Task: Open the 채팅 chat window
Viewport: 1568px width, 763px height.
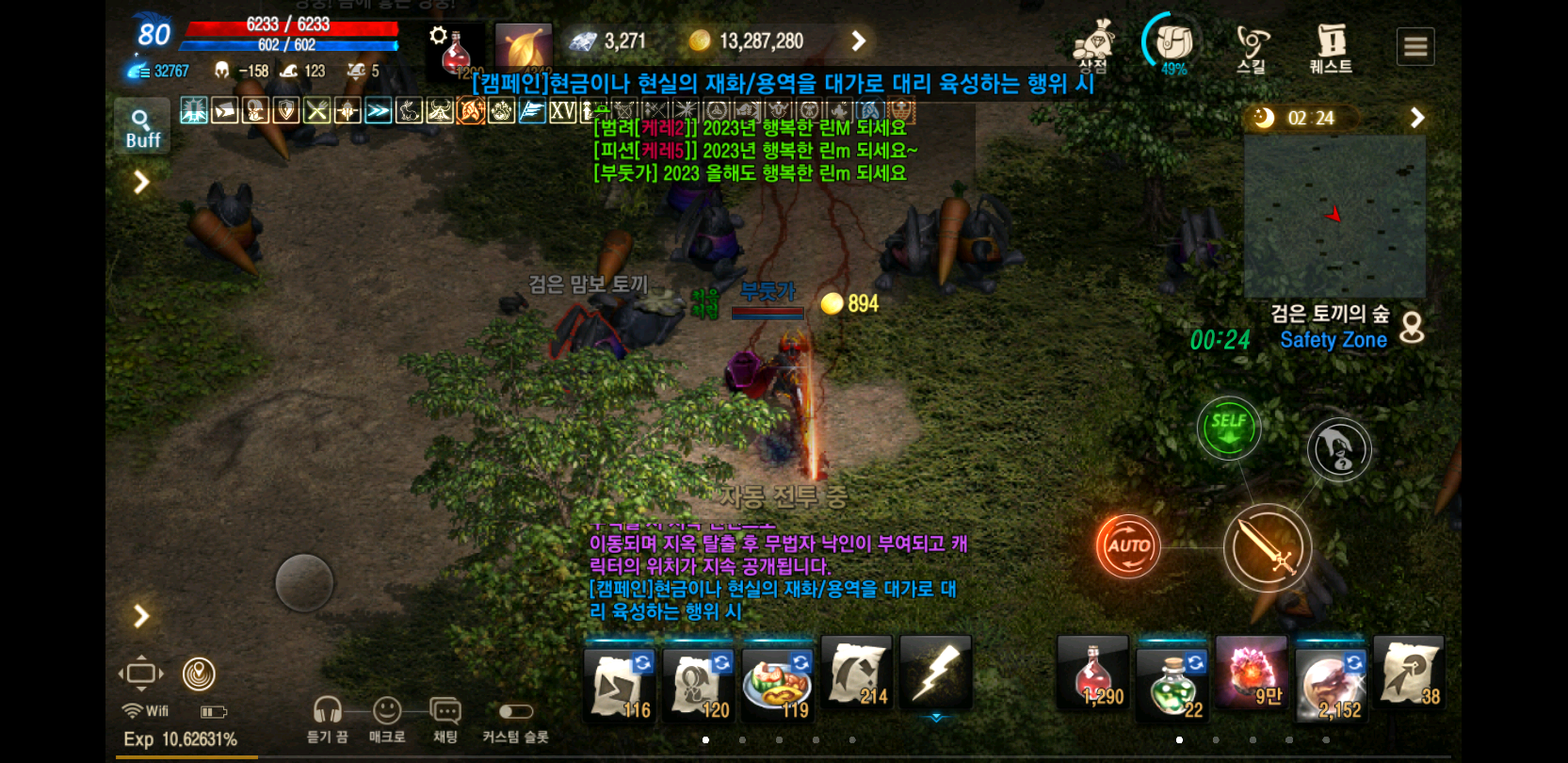Action: pyautogui.click(x=444, y=711)
